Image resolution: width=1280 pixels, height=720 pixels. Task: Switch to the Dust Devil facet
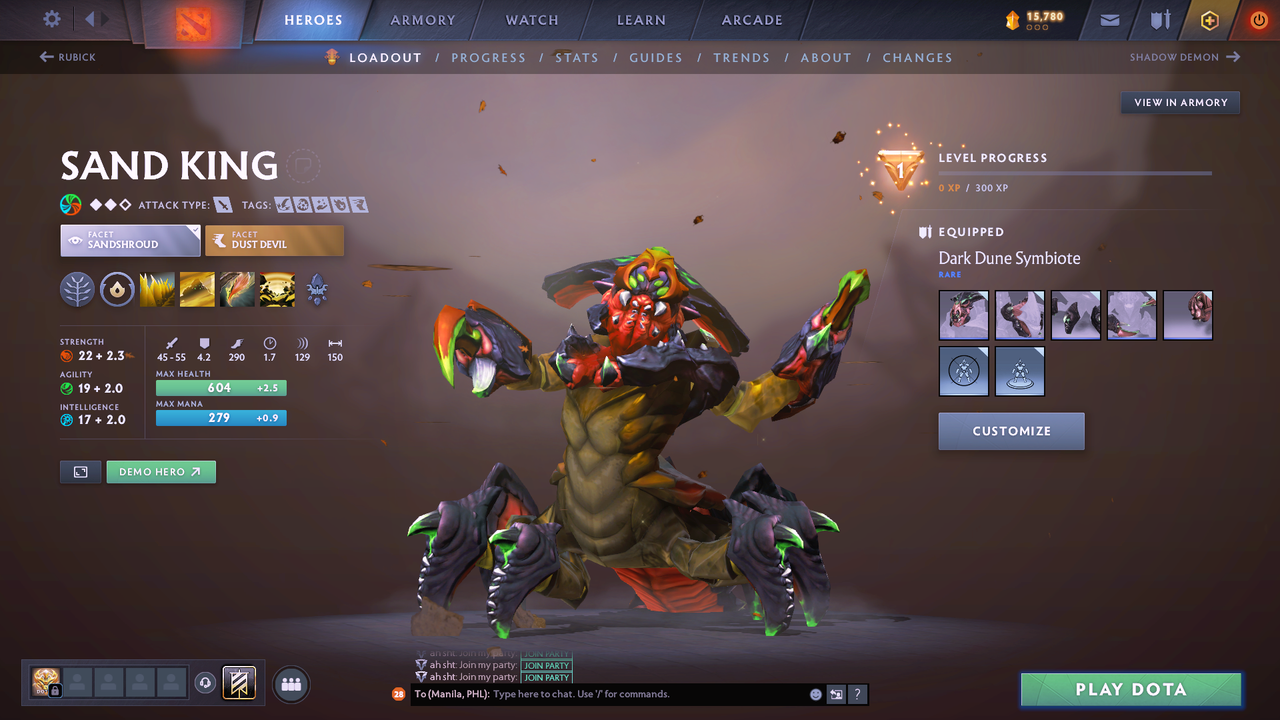pos(274,240)
